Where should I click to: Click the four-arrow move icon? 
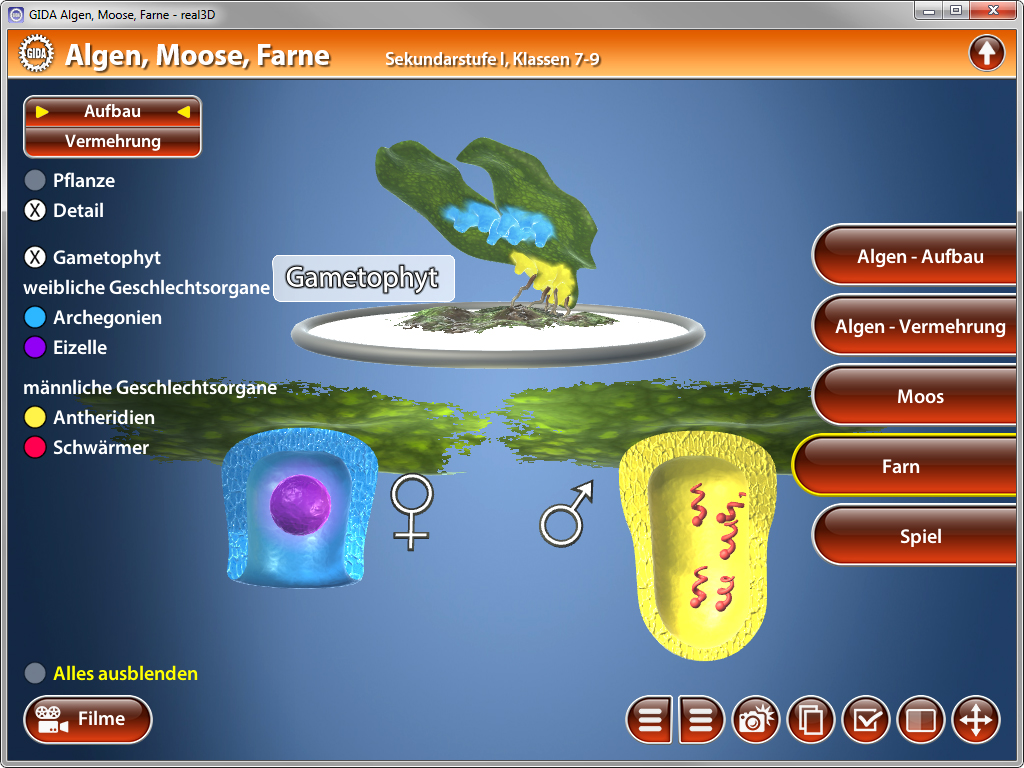click(x=975, y=720)
